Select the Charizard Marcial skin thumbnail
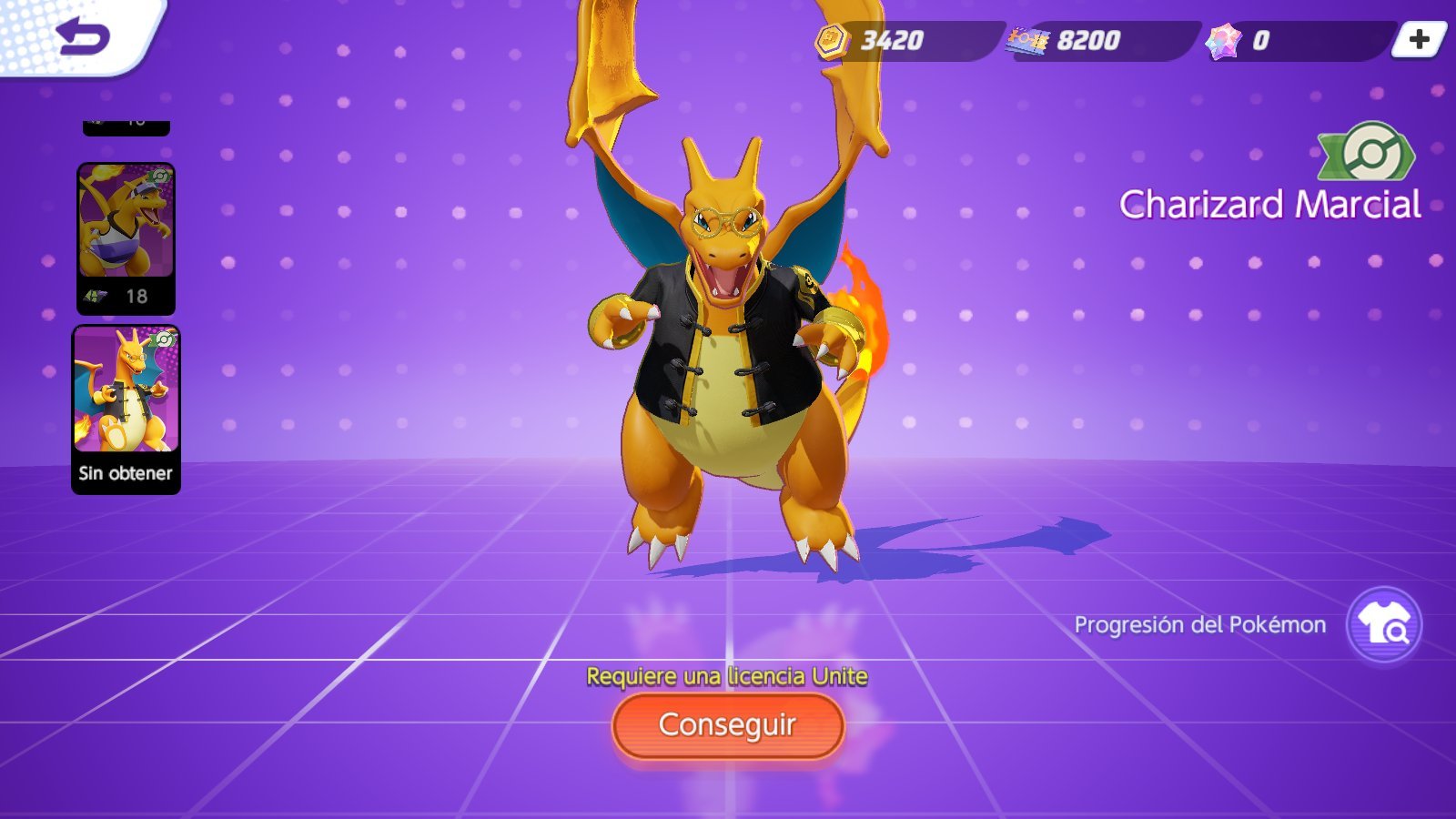This screenshot has height=819, width=1456. pos(126,409)
